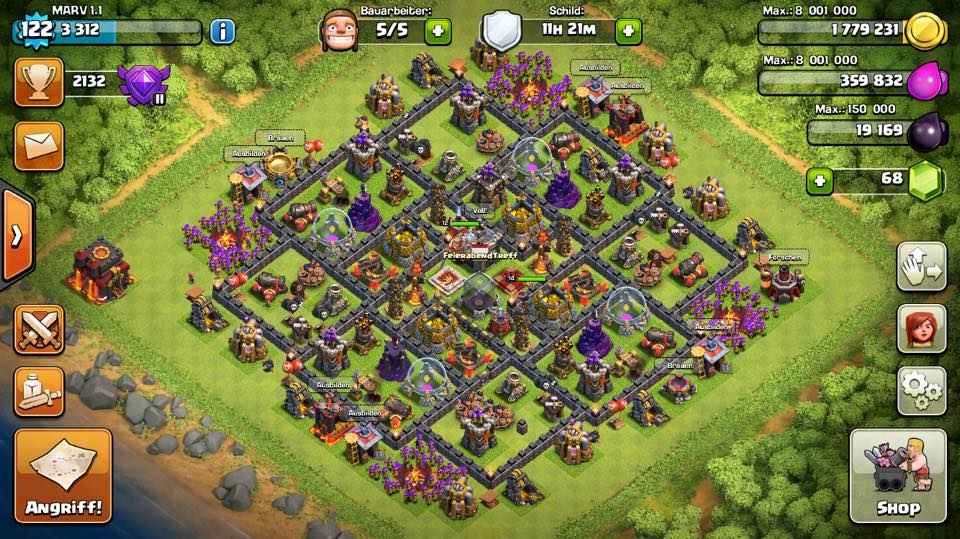Buy gems using the green plus

pyautogui.click(x=820, y=181)
